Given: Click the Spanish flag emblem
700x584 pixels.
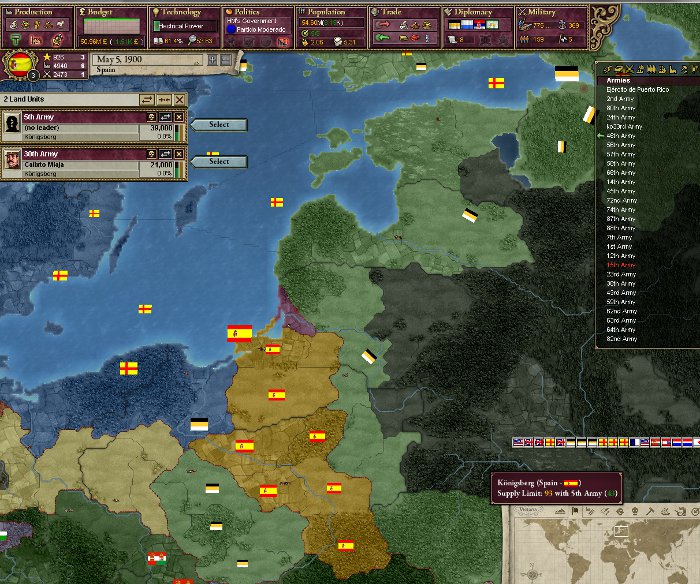Looking at the screenshot, I should click(x=21, y=65).
